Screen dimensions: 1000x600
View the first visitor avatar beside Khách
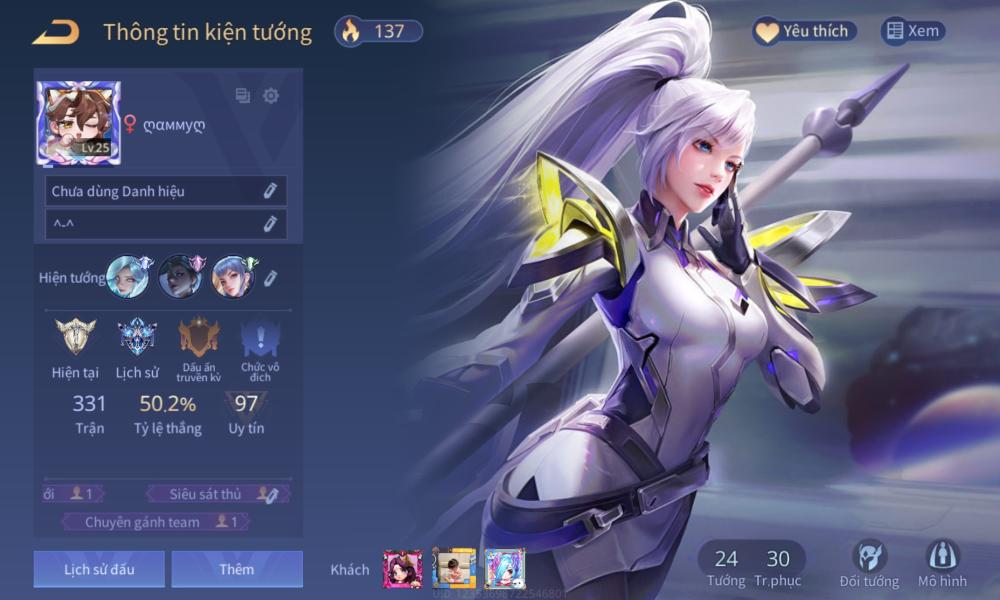(402, 569)
